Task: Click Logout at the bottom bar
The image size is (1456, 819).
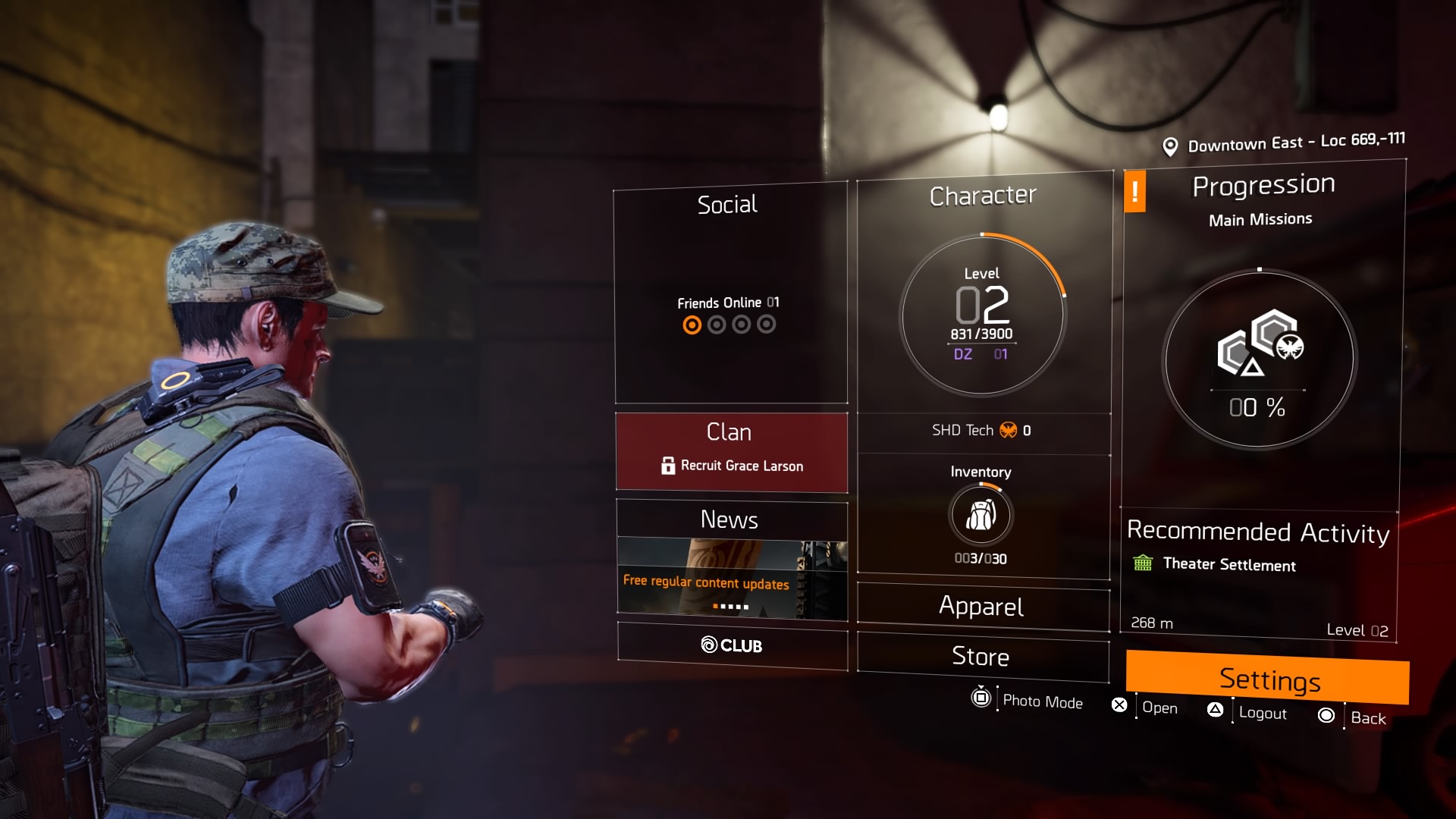Action: 1263,714
